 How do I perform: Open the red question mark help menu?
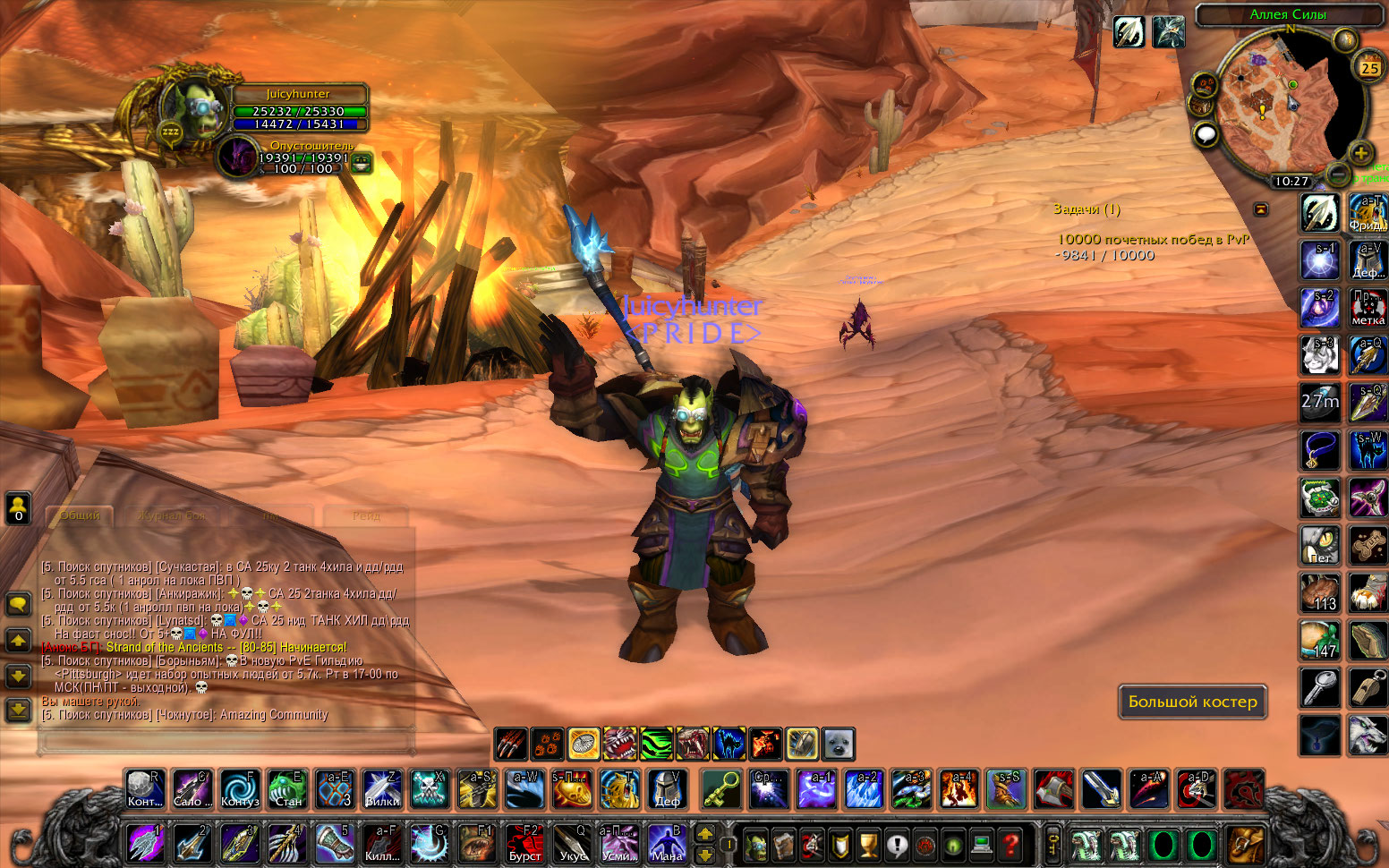tap(1011, 844)
